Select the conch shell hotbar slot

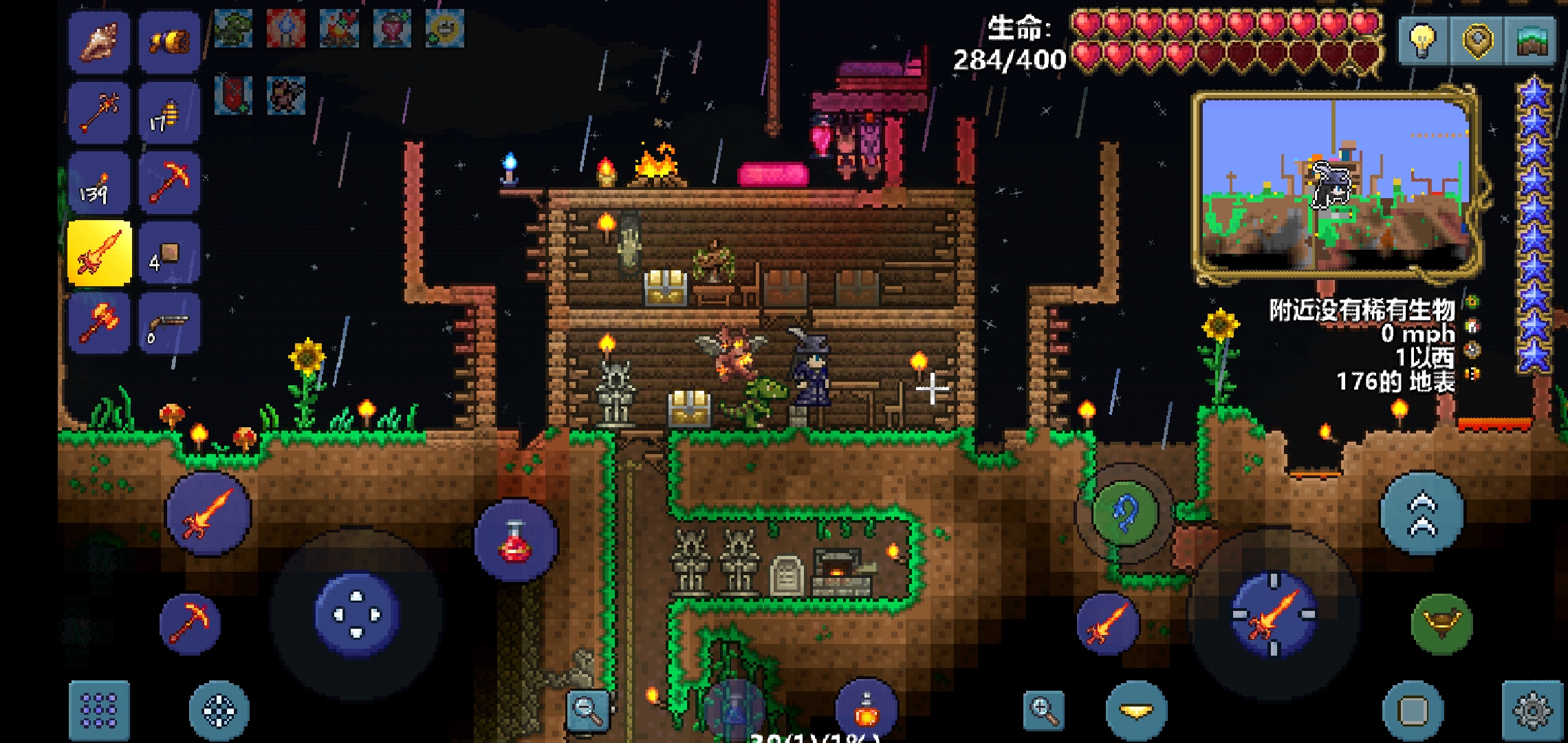pos(100,41)
